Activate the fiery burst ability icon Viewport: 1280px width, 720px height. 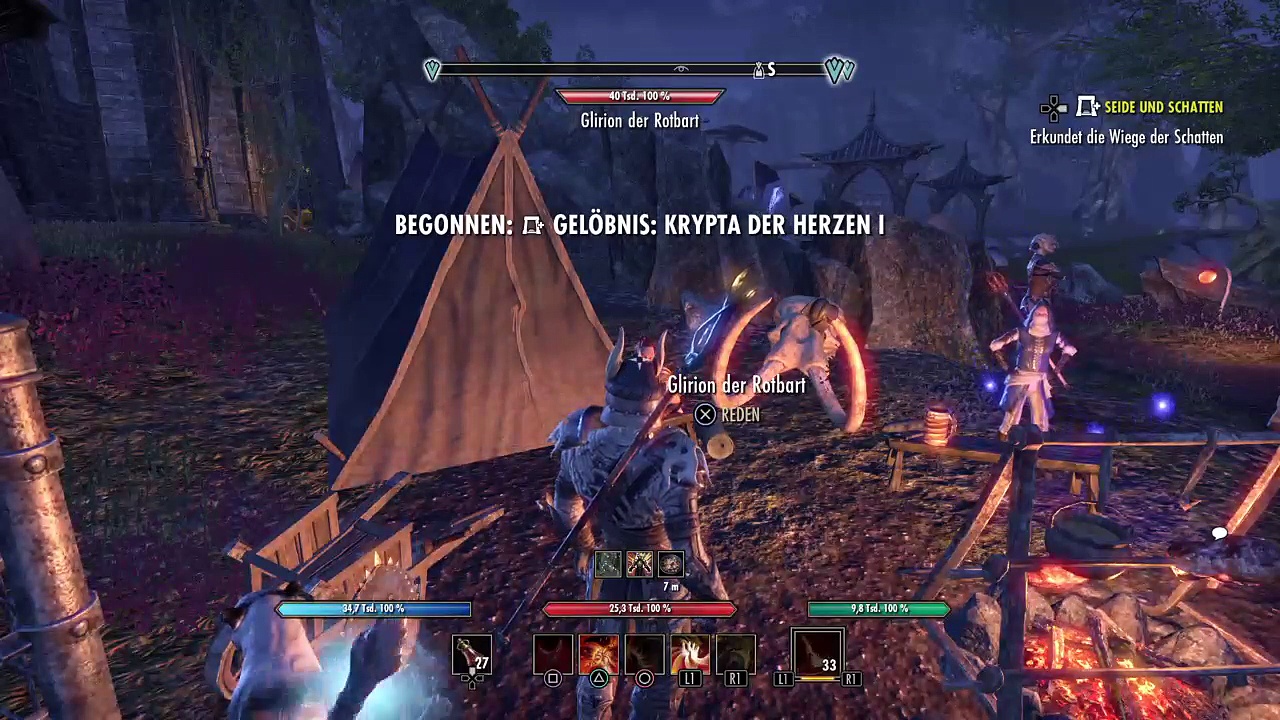click(x=598, y=654)
